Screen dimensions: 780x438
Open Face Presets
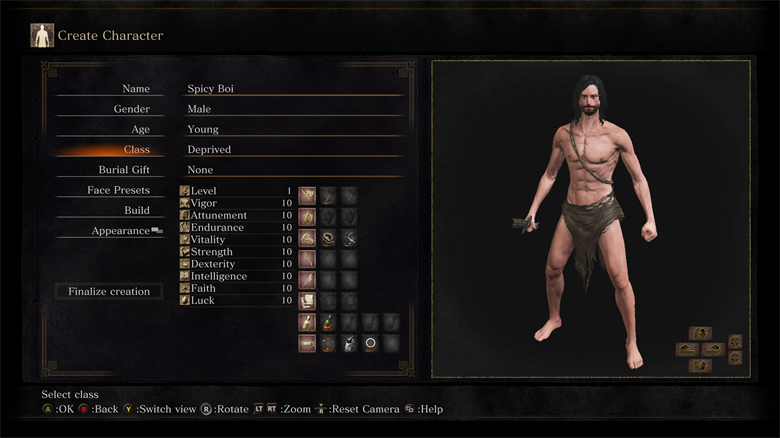[x=118, y=190]
